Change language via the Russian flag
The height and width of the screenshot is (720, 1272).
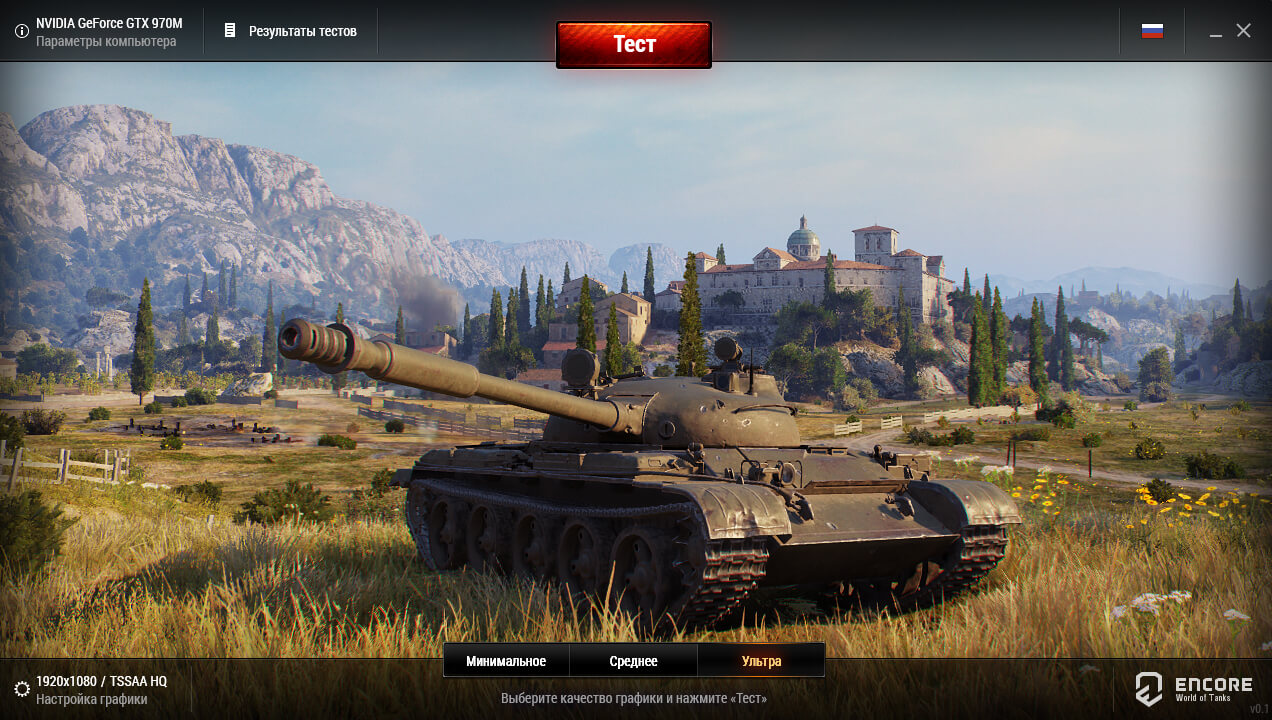click(x=1152, y=31)
